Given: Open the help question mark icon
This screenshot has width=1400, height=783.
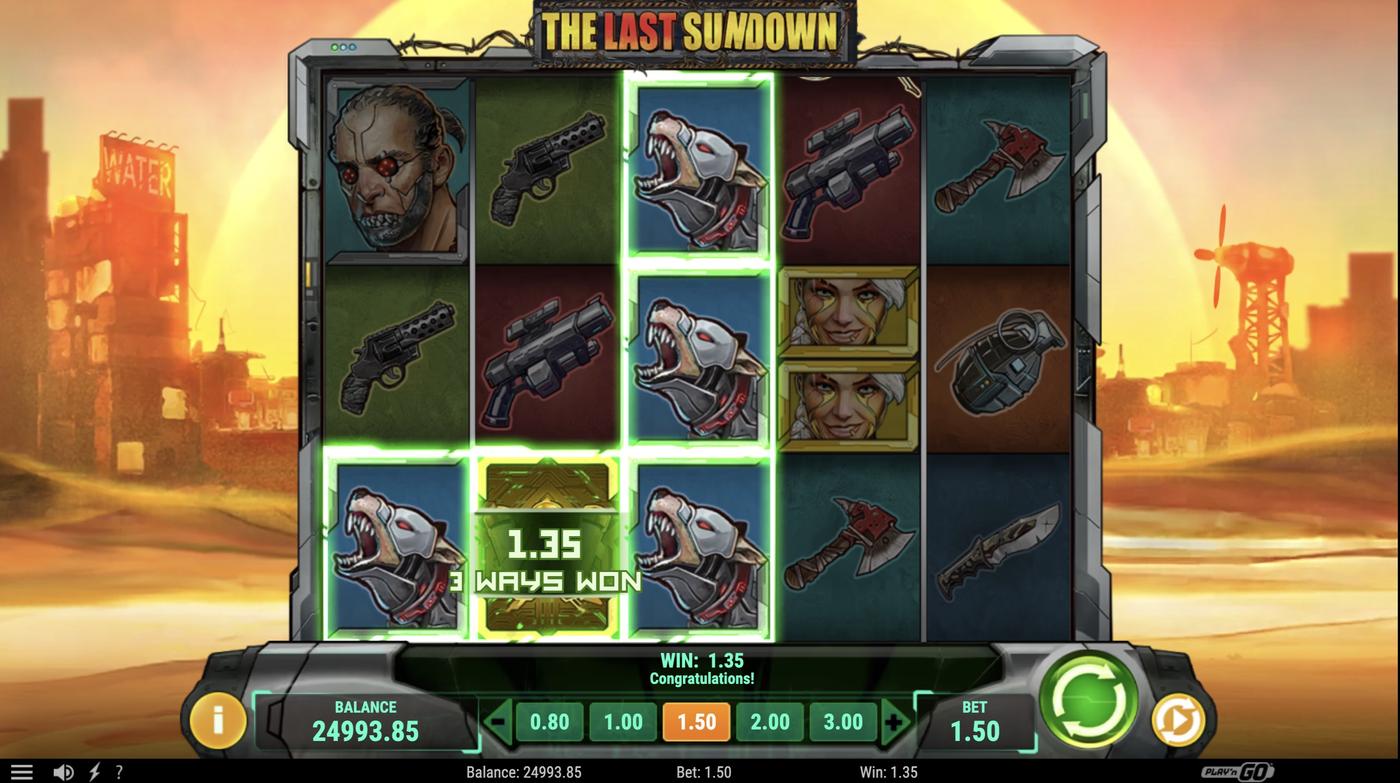Looking at the screenshot, I should (119, 770).
